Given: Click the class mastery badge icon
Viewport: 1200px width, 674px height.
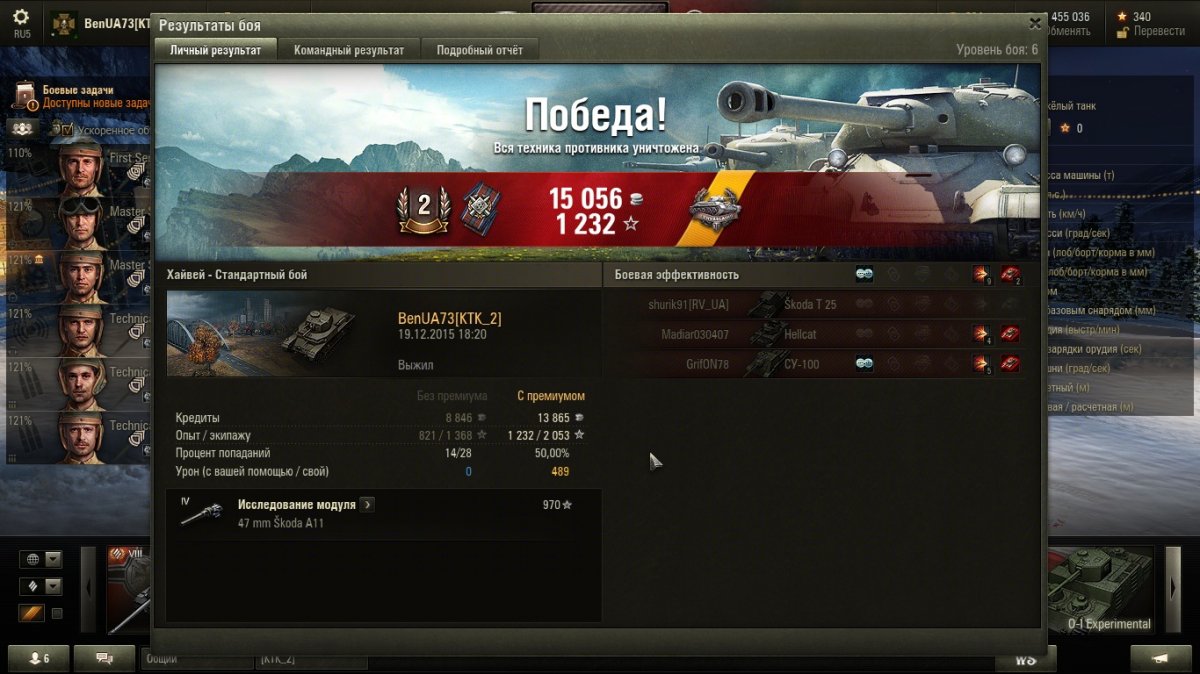Looking at the screenshot, I should point(423,206).
